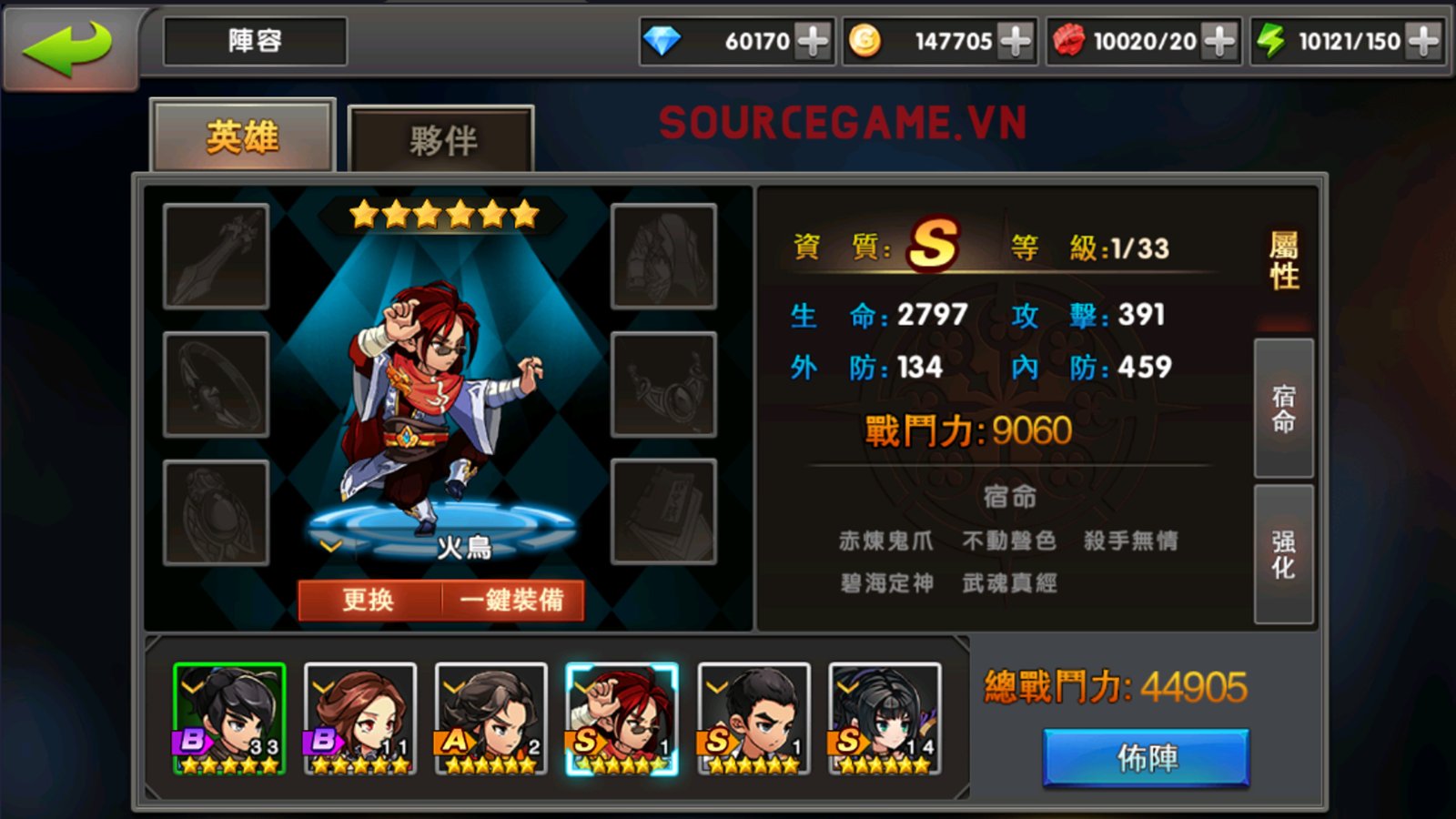Add more blue diamonds
This screenshot has height=819, width=1456.
pos(812,41)
